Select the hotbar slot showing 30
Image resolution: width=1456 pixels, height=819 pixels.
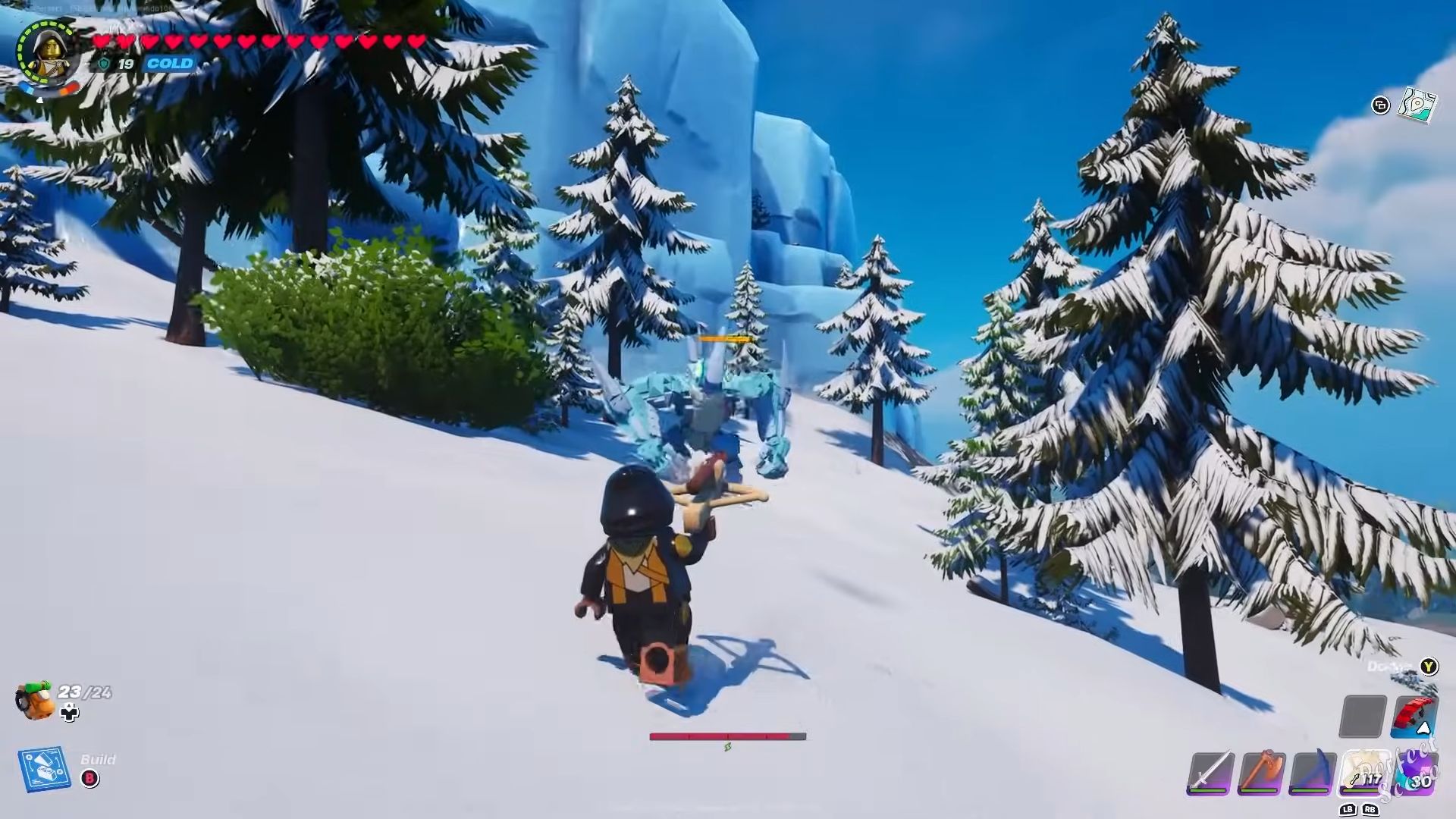pos(1416,773)
